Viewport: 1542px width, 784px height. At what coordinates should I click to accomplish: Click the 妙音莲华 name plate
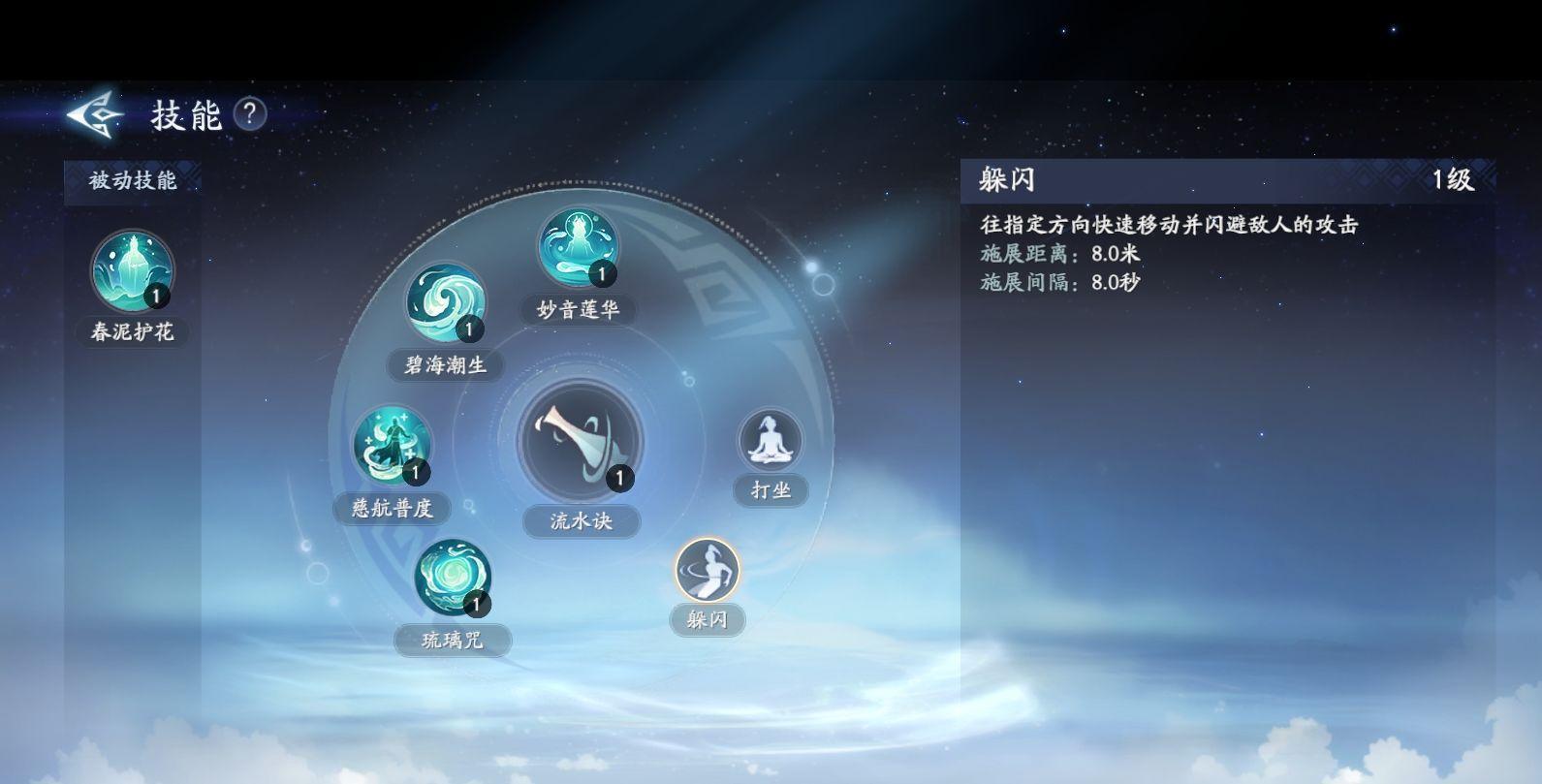point(580,309)
